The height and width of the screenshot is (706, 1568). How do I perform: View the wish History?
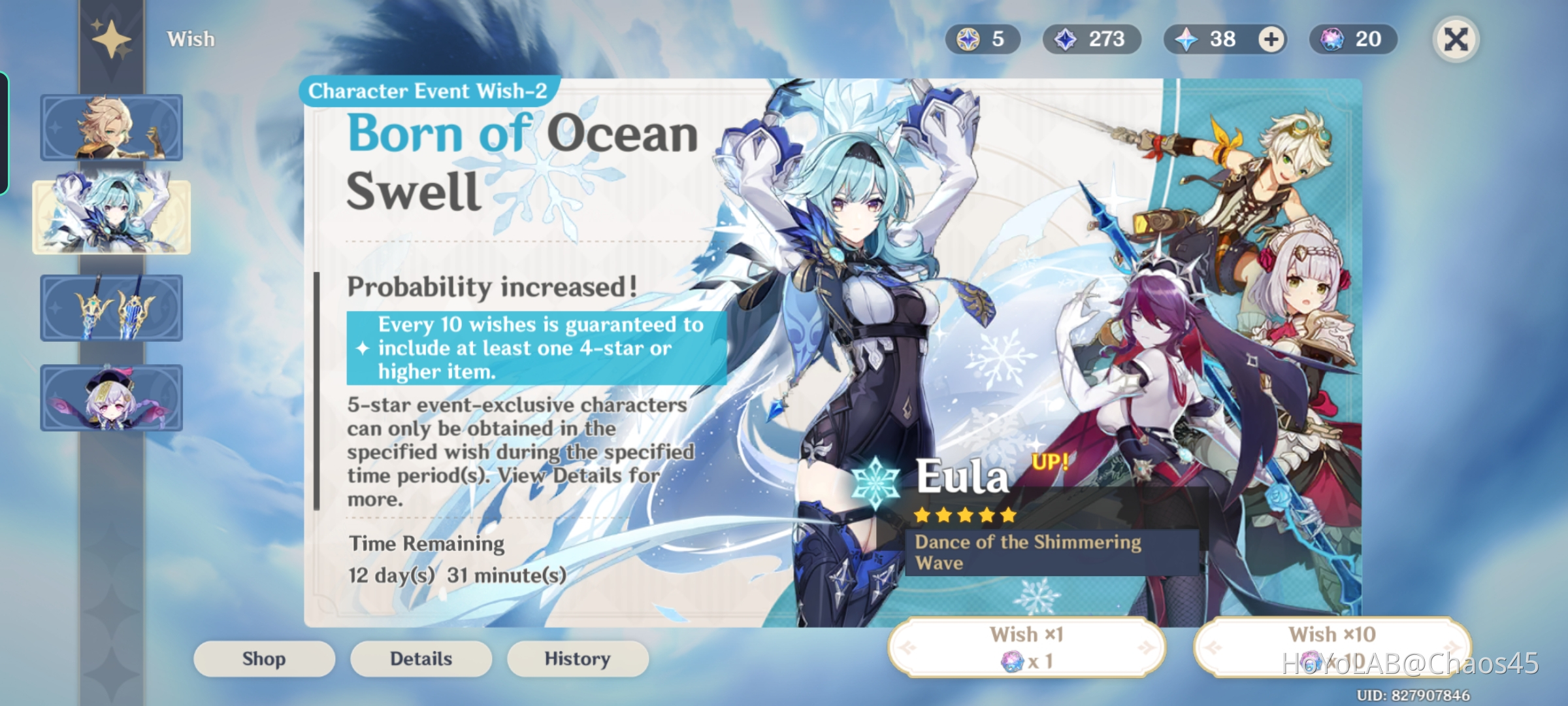[x=578, y=658]
